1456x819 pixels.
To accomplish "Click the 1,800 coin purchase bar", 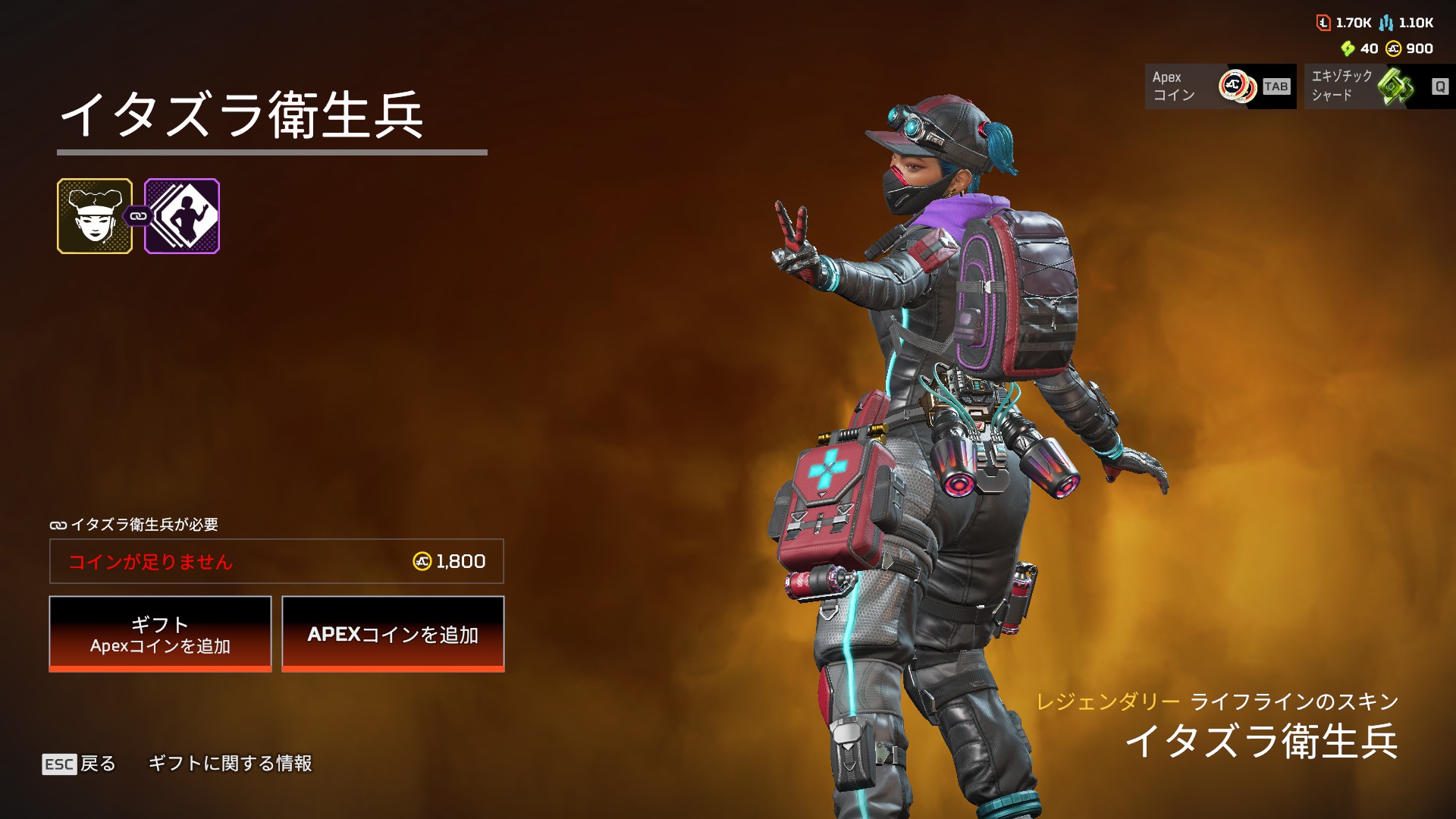I will pos(277,561).
